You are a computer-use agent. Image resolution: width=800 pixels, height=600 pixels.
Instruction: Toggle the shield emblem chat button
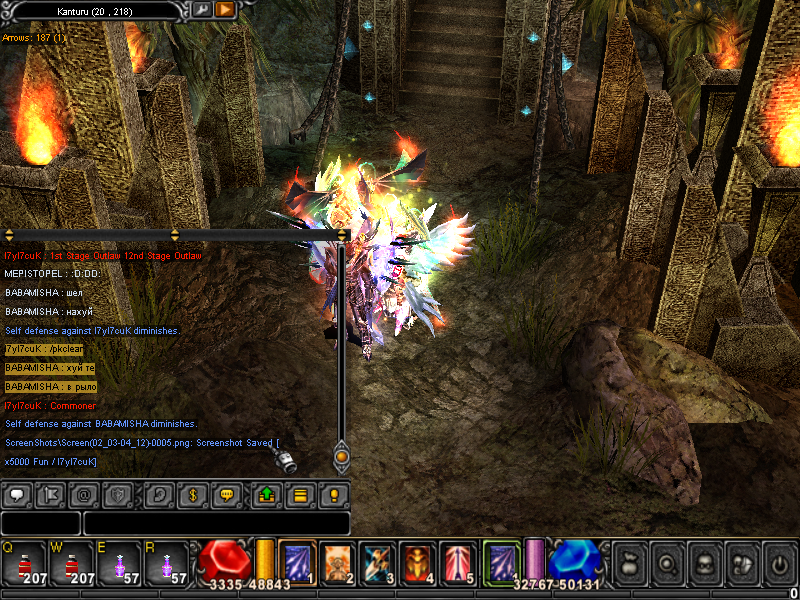[x=118, y=494]
